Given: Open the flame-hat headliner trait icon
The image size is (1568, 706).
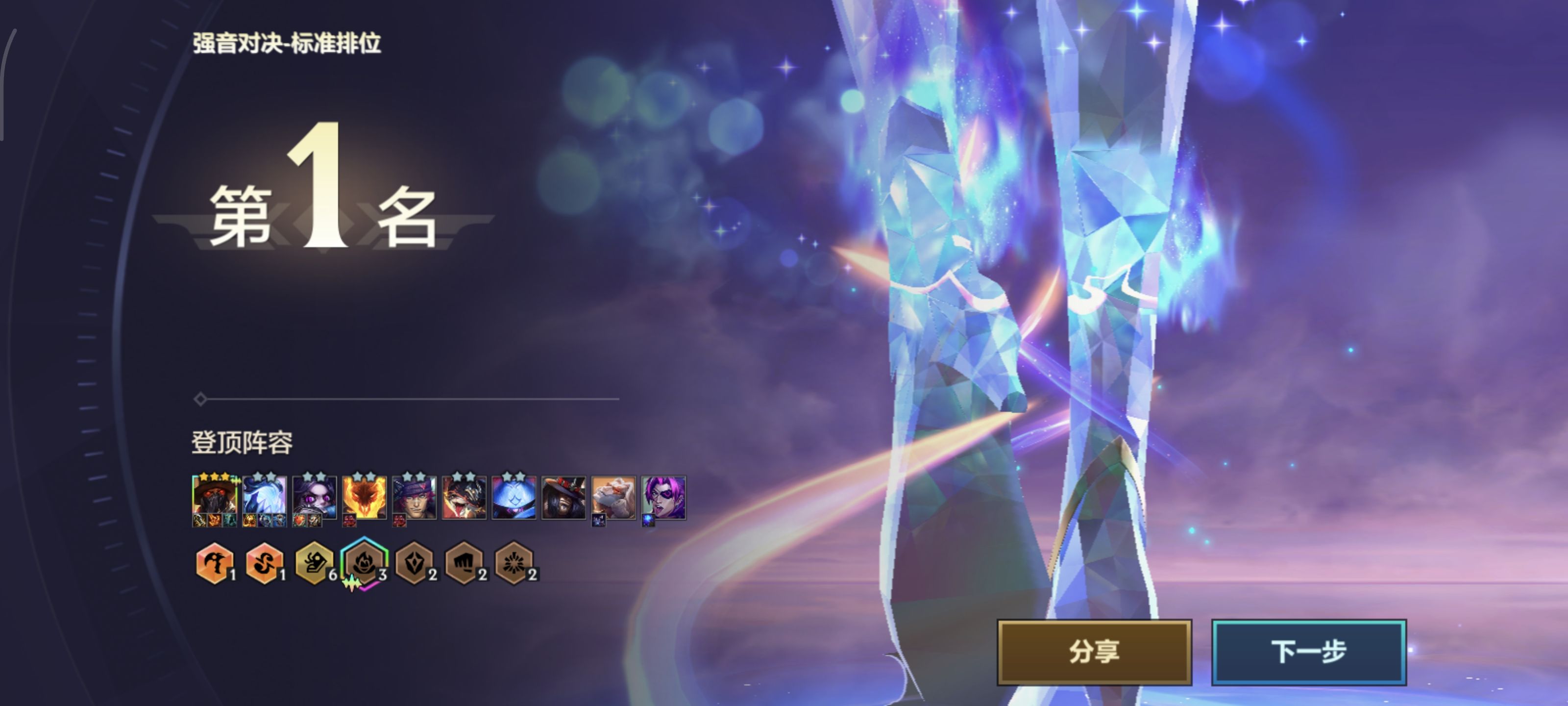Looking at the screenshot, I should 364,563.
